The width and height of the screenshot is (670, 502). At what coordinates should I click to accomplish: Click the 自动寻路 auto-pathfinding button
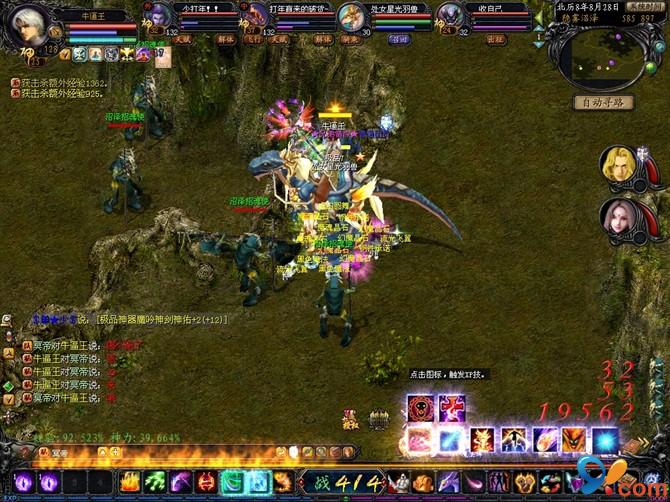[603, 102]
